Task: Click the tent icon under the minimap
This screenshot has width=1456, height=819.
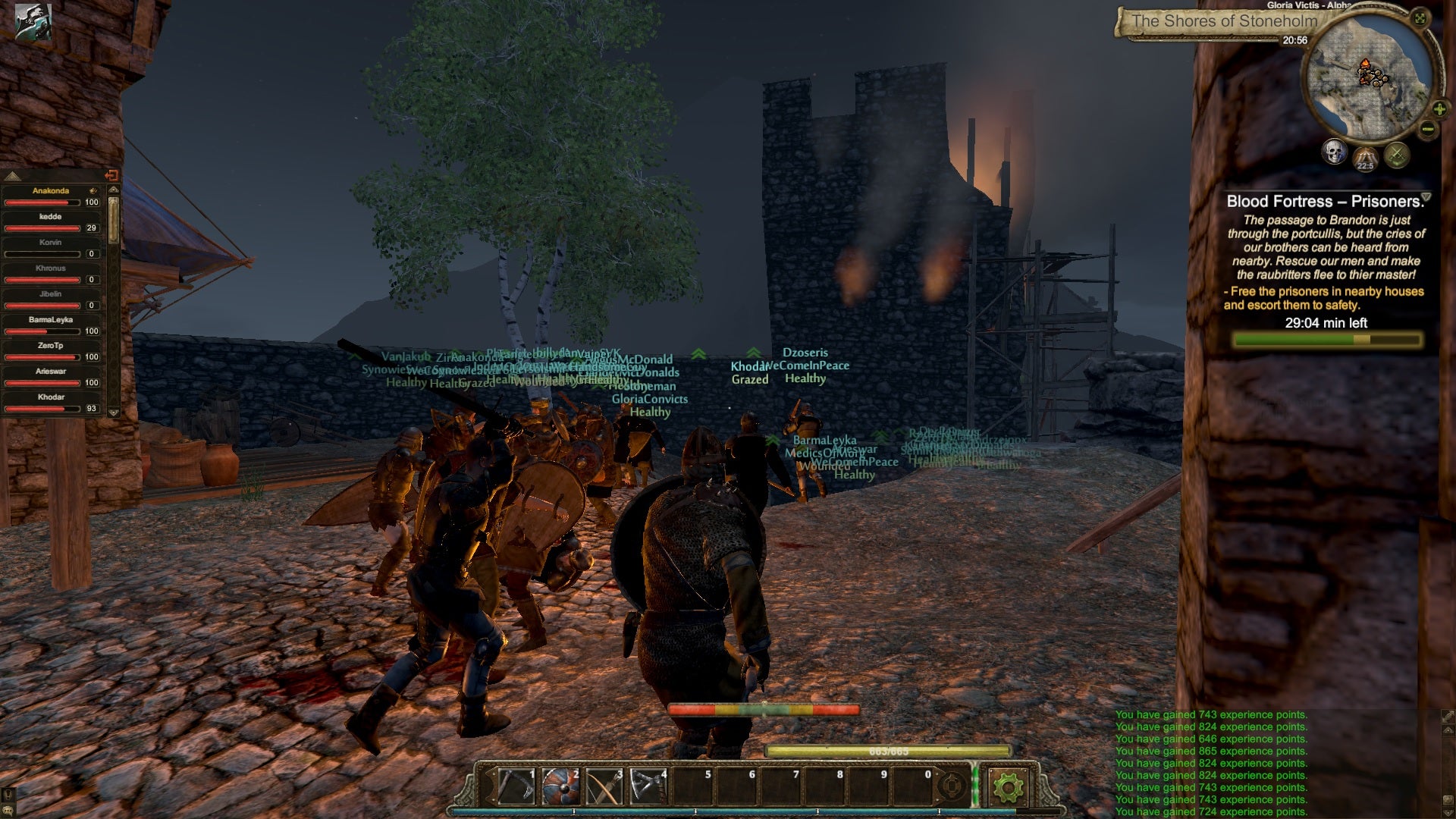Action: pyautogui.click(x=1365, y=157)
